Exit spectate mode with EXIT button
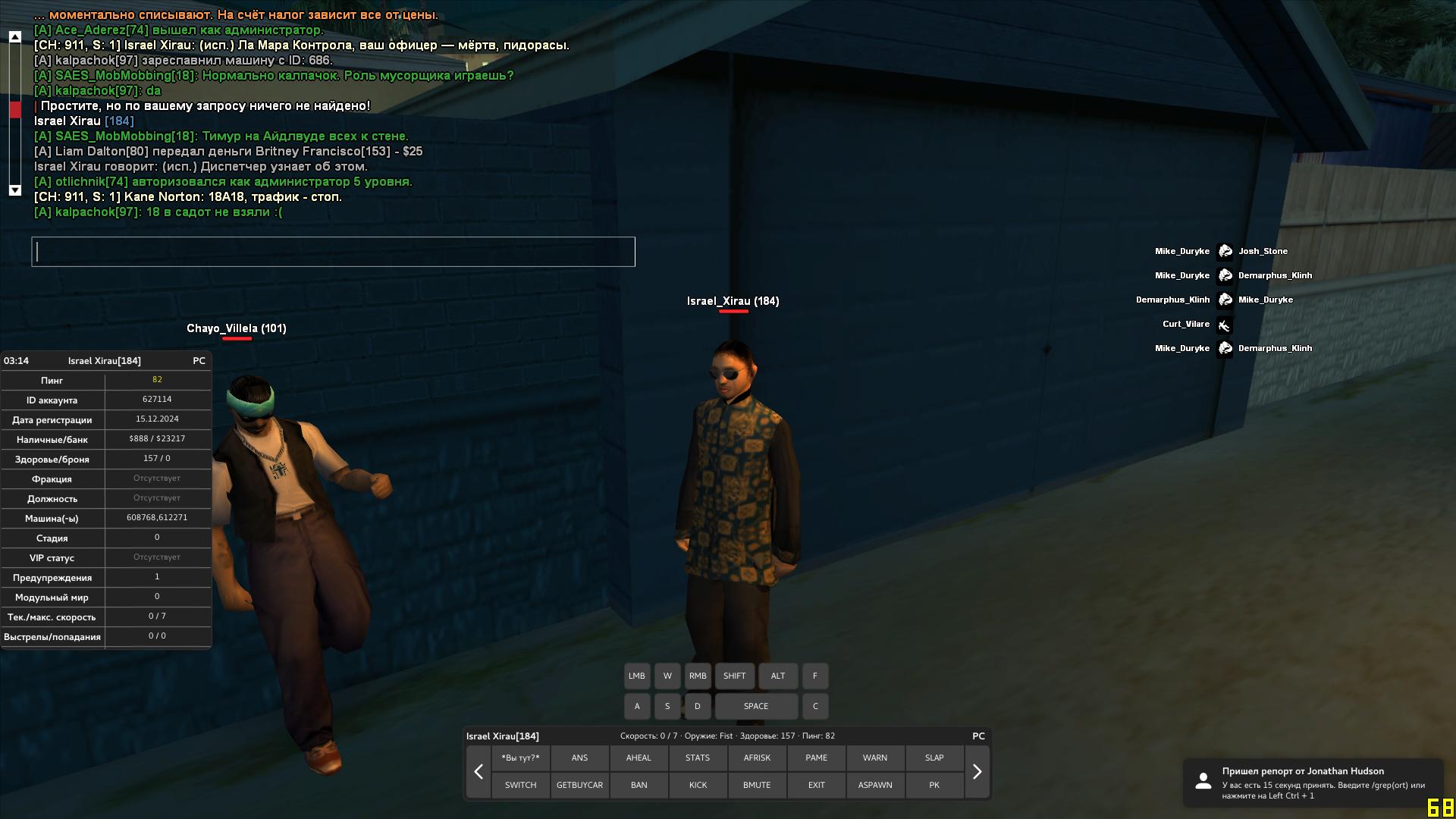Viewport: 1456px width, 819px height. 816,785
